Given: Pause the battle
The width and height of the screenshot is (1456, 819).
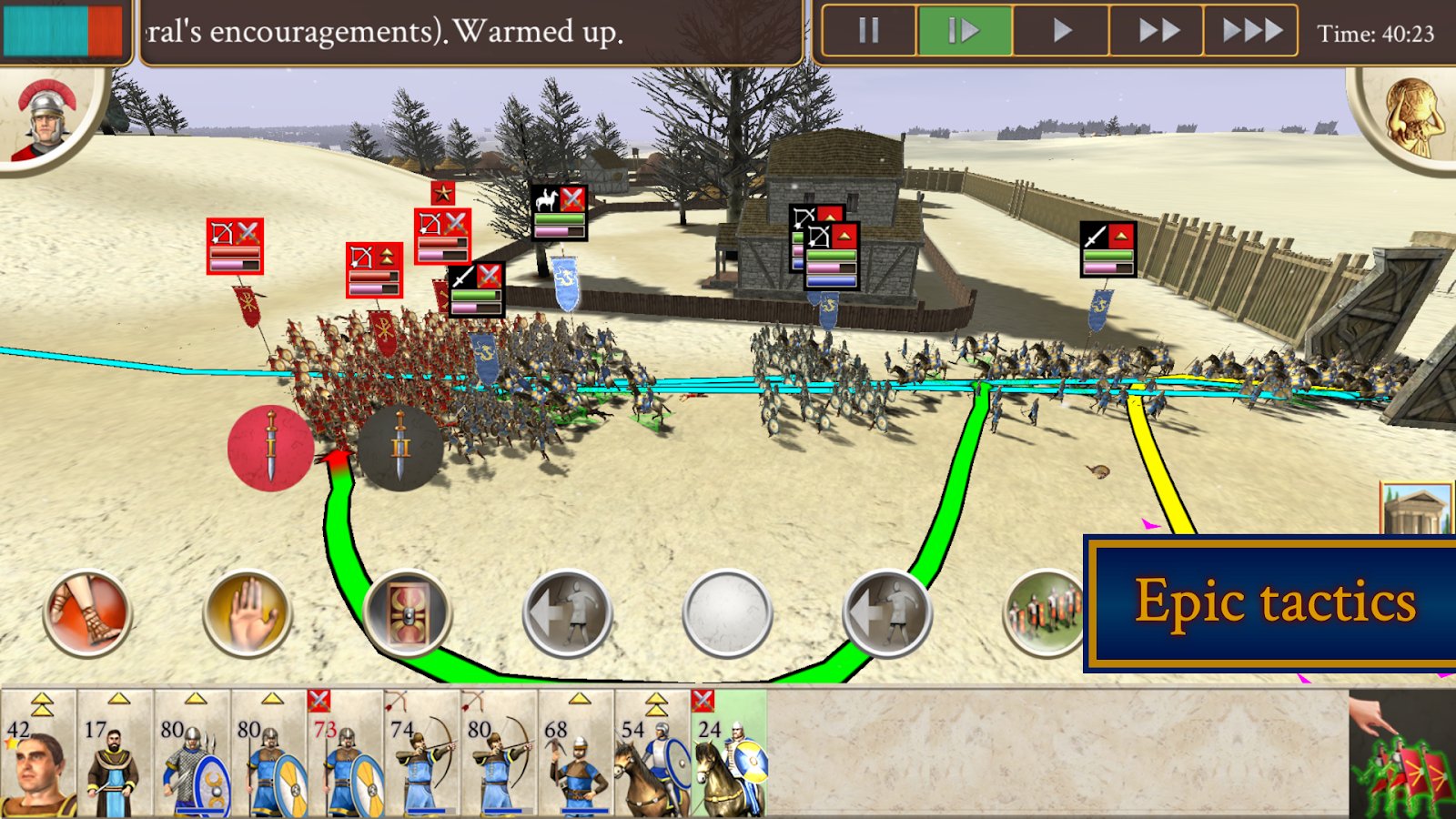Looking at the screenshot, I should pyautogui.click(x=869, y=31).
